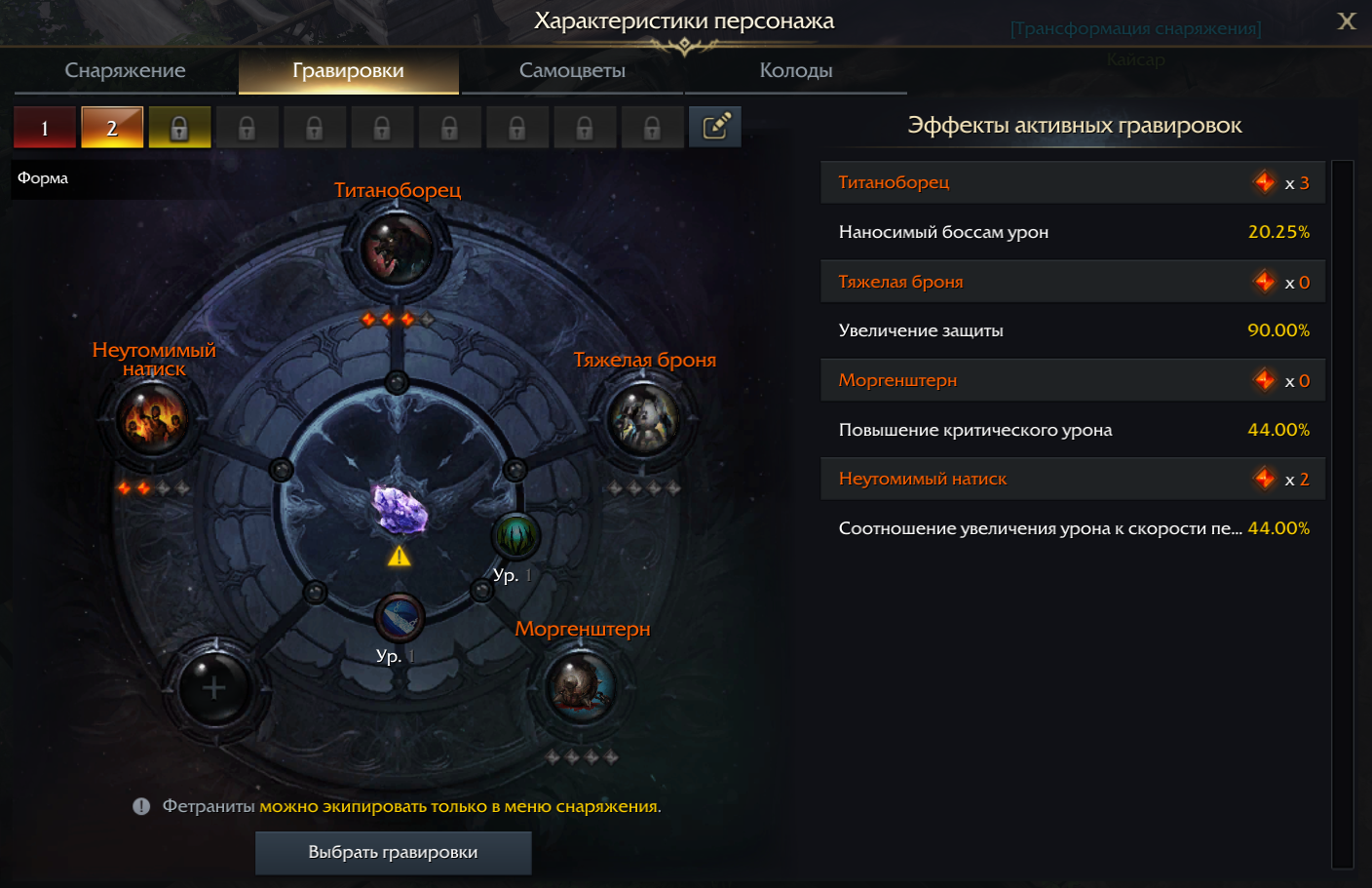Screen dimensions: 1372x888
Task: Open the Выбрать гравировки button
Action: tap(393, 852)
